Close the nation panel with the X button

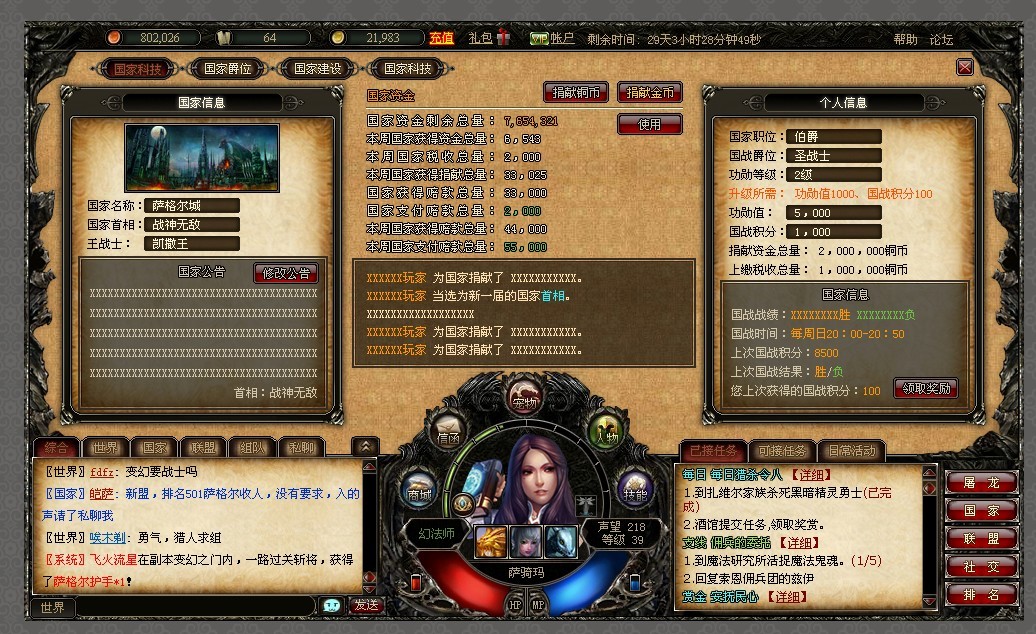(964, 67)
